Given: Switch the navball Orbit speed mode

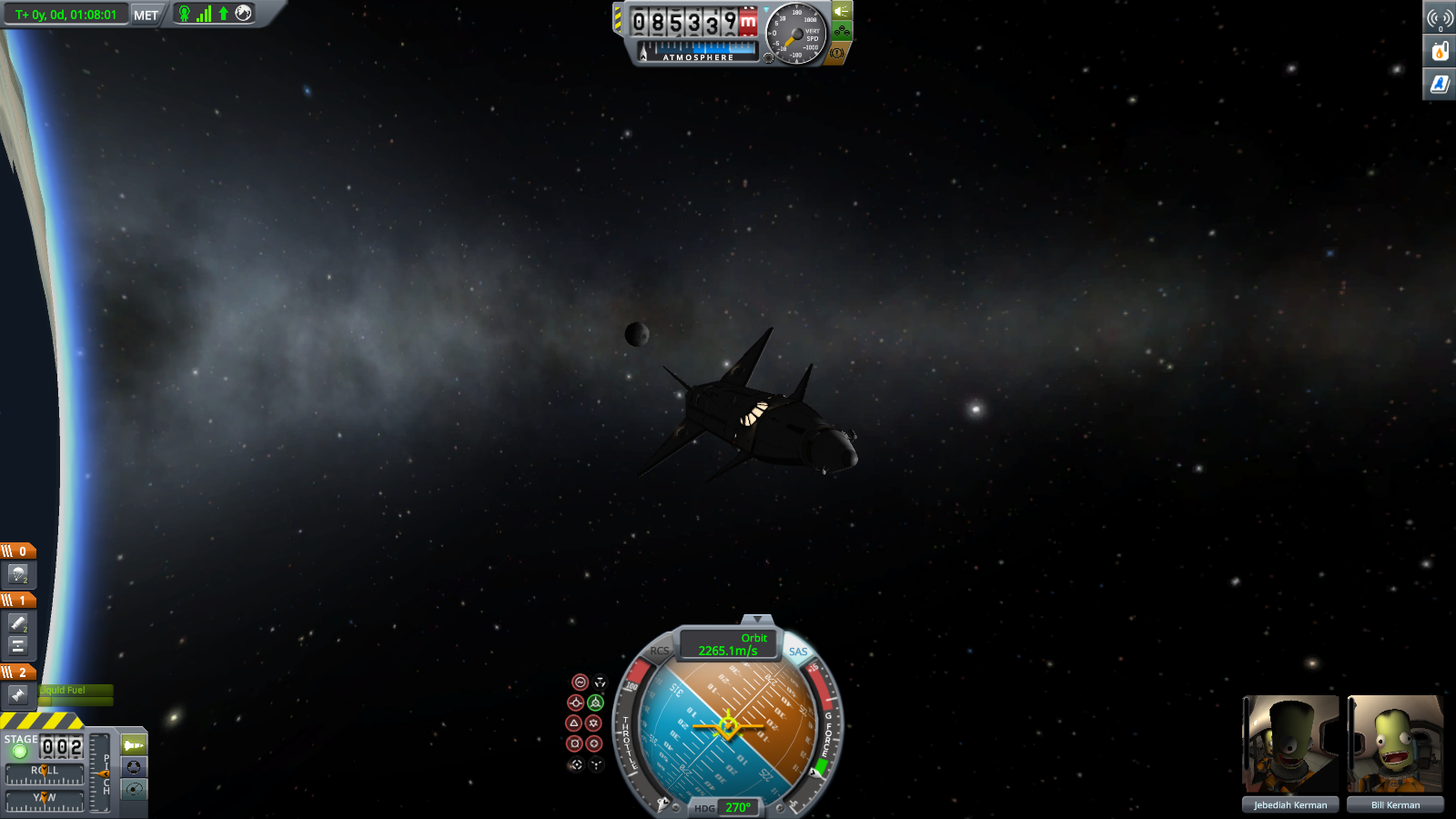Looking at the screenshot, I should (x=729, y=644).
